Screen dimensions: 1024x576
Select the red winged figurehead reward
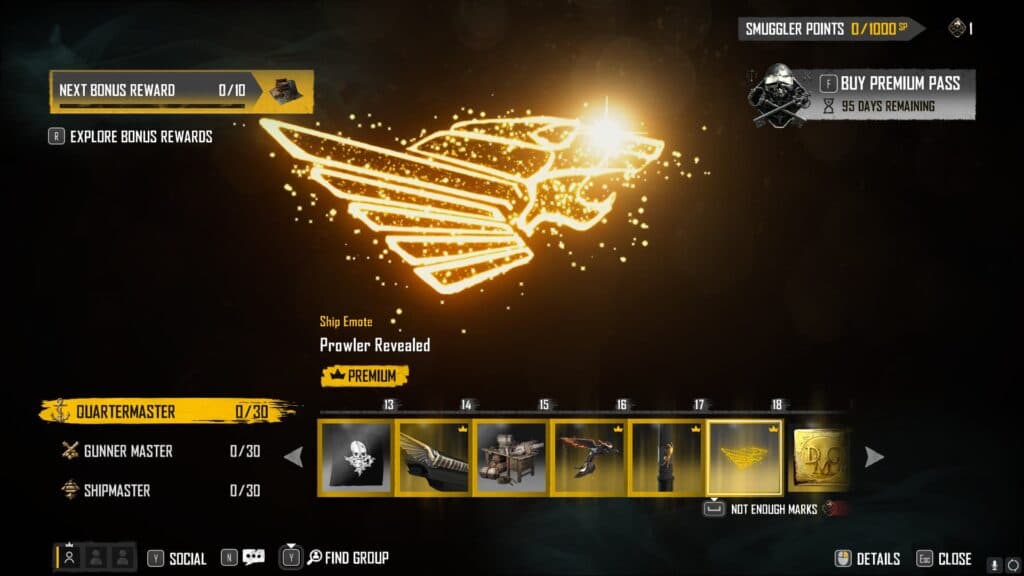(x=589, y=457)
